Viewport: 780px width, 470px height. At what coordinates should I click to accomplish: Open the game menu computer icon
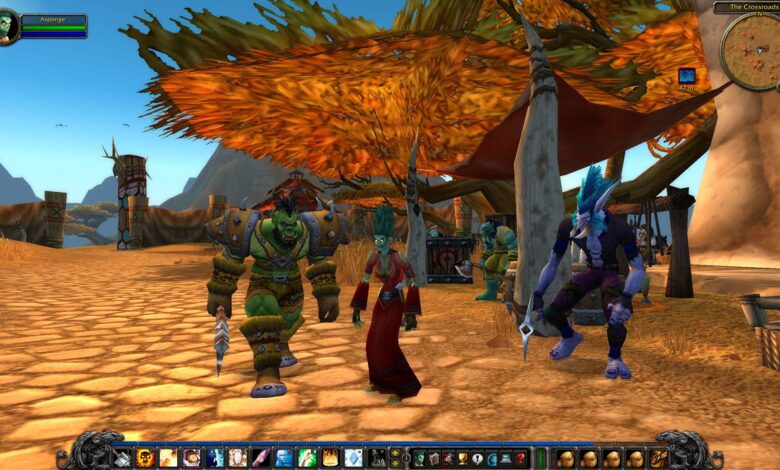pos(505,458)
